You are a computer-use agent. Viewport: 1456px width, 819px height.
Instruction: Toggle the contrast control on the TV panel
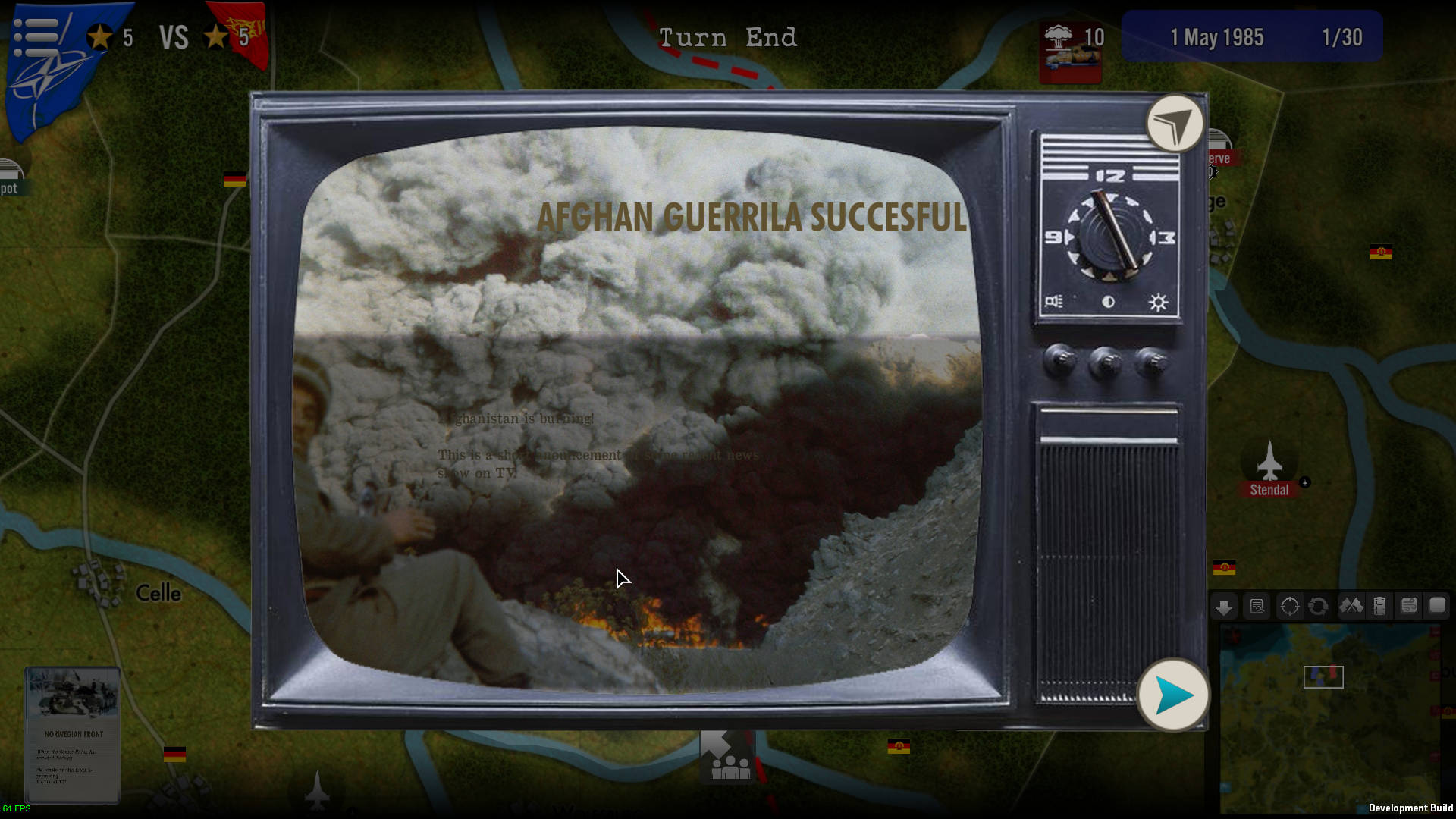1107,301
